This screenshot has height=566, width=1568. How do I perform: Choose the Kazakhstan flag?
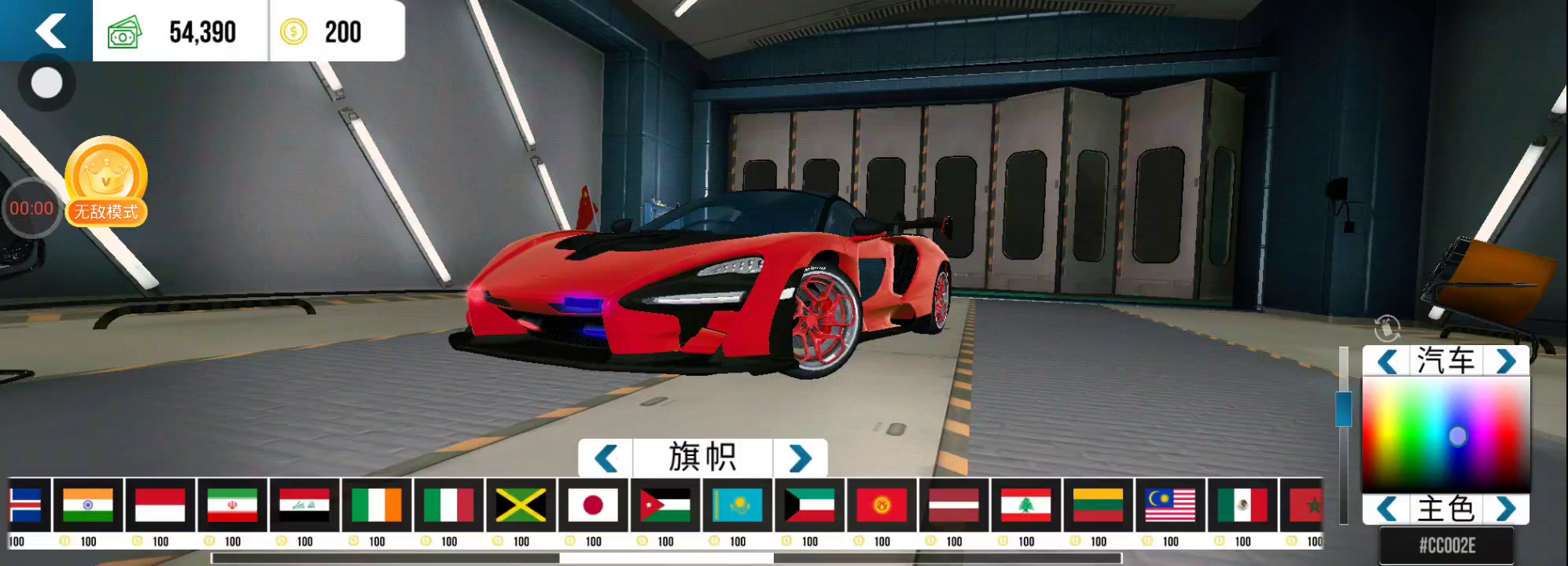point(738,505)
